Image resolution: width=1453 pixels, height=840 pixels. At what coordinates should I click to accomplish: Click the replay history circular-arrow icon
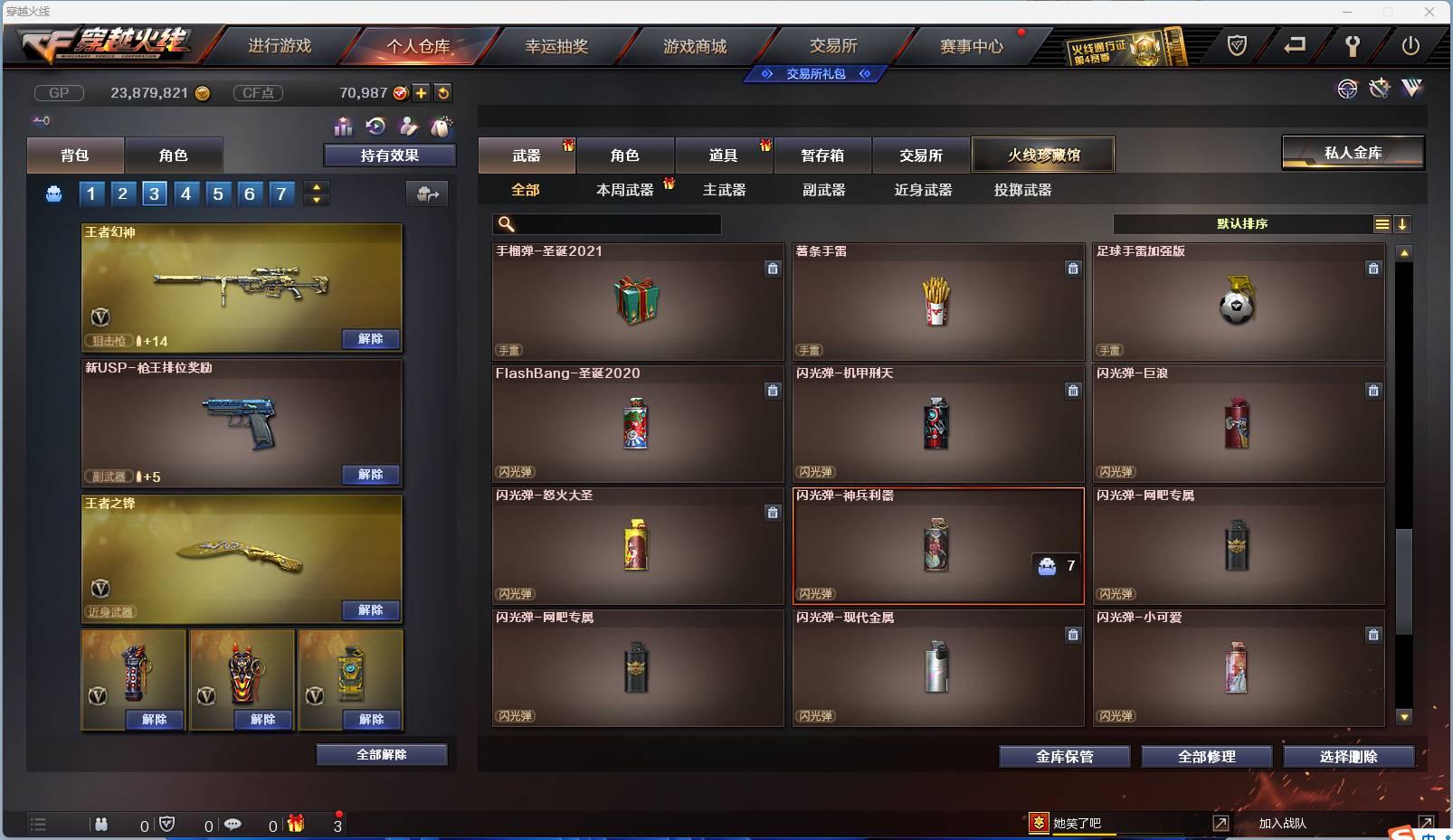coord(376,127)
